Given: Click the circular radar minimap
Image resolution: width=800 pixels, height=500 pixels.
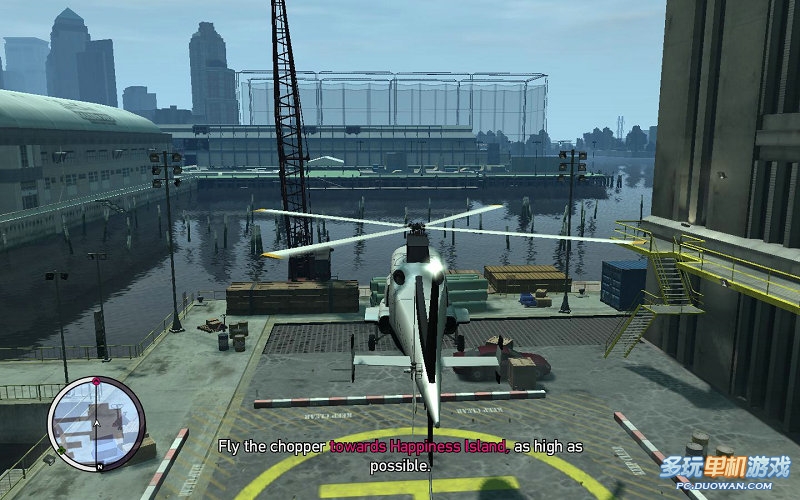Looking at the screenshot, I should click(96, 424).
